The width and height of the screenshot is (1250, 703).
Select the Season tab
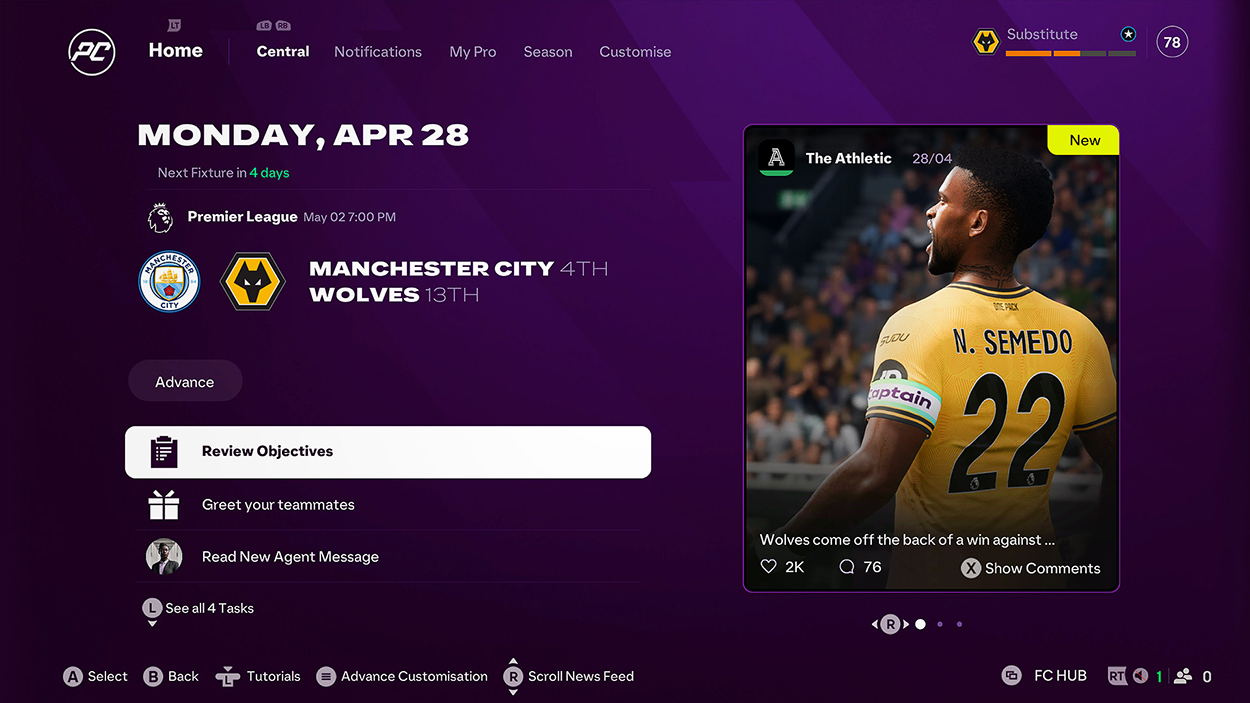click(548, 52)
